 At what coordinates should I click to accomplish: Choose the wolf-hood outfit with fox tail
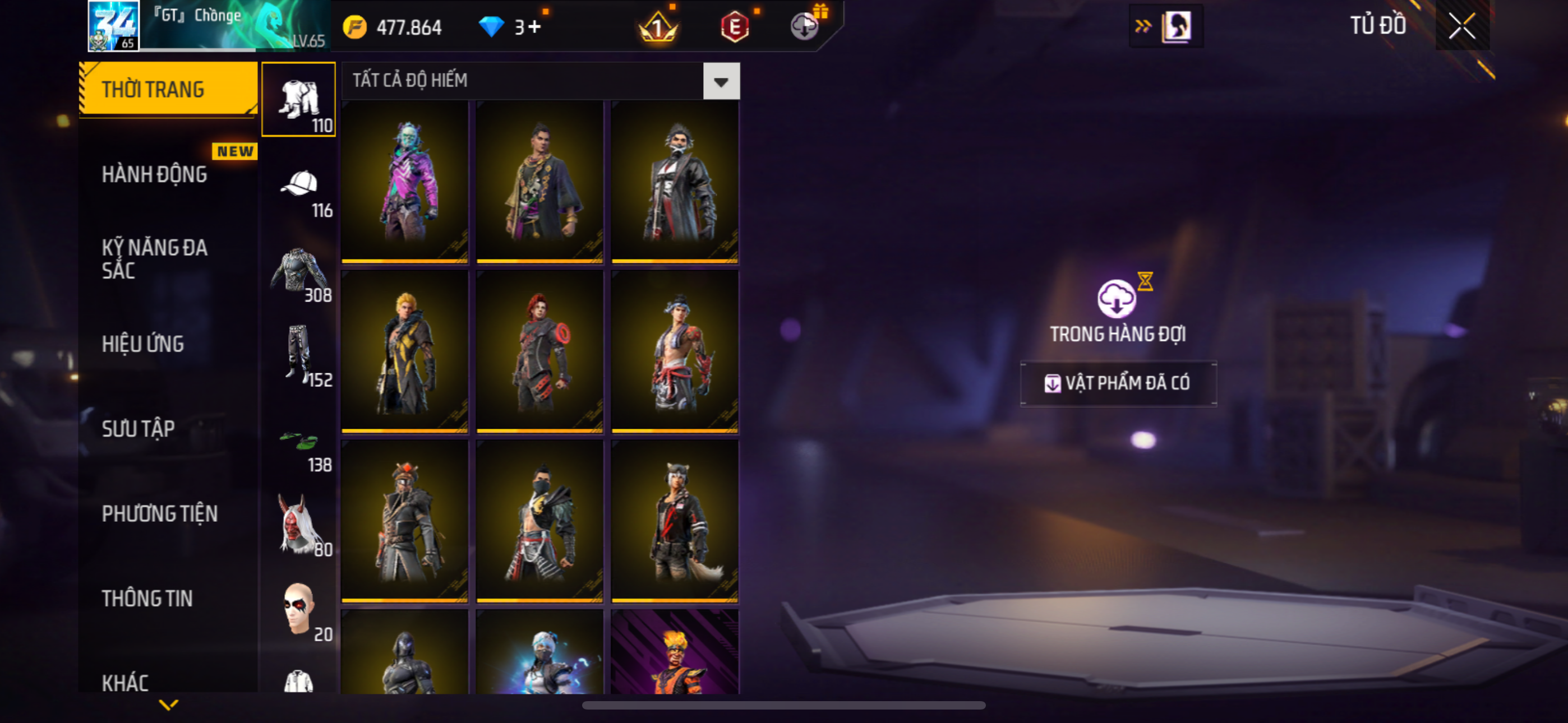tap(675, 522)
